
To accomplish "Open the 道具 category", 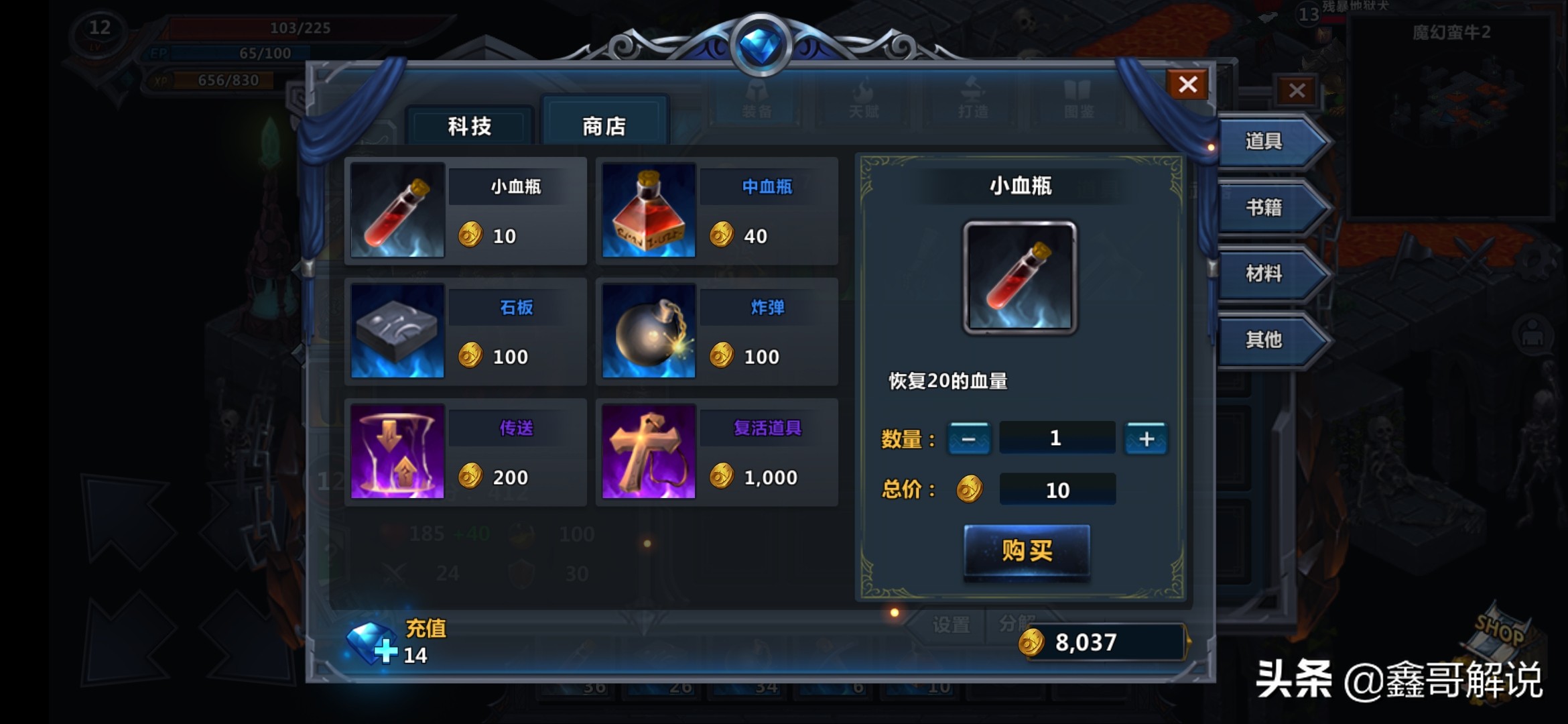I will [1266, 141].
